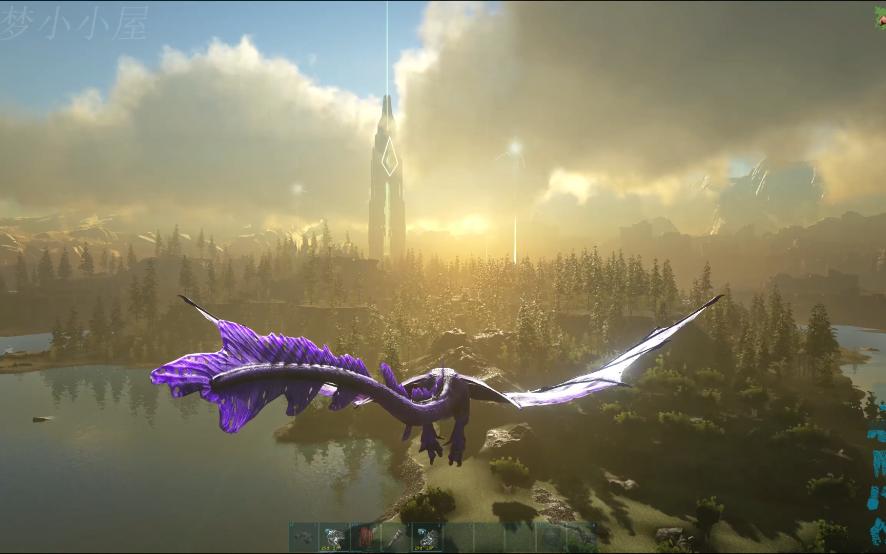Viewport: 886px width, 554px height.
Task: Select the red item hotbar slot
Action: point(366,538)
